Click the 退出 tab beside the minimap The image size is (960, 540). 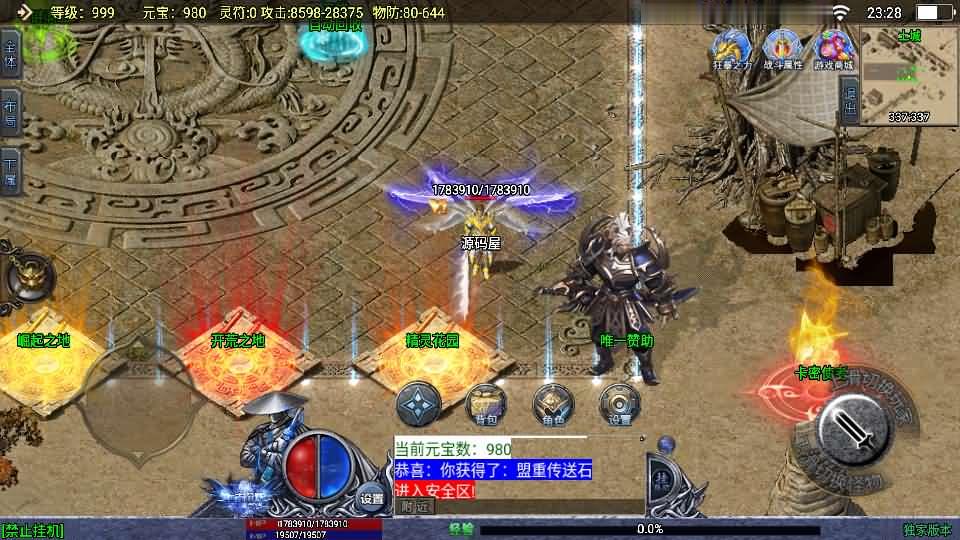point(850,99)
